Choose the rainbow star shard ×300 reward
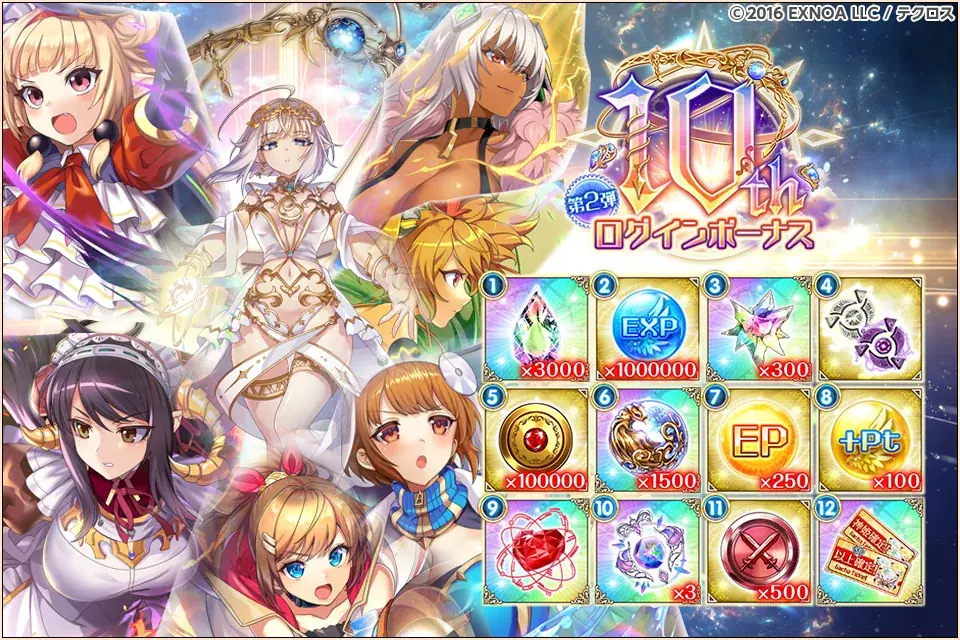960x640 pixels. (x=759, y=326)
